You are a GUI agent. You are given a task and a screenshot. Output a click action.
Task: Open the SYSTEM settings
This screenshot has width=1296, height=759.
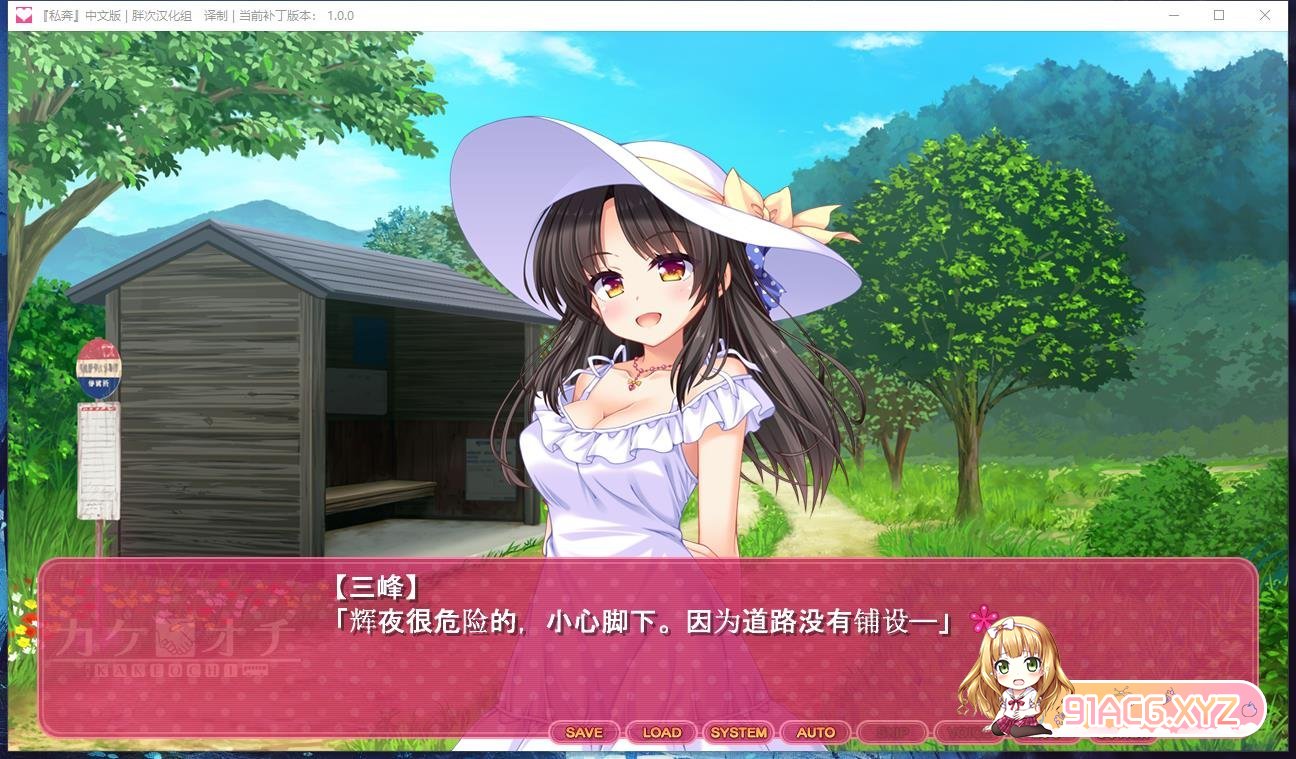pos(738,733)
